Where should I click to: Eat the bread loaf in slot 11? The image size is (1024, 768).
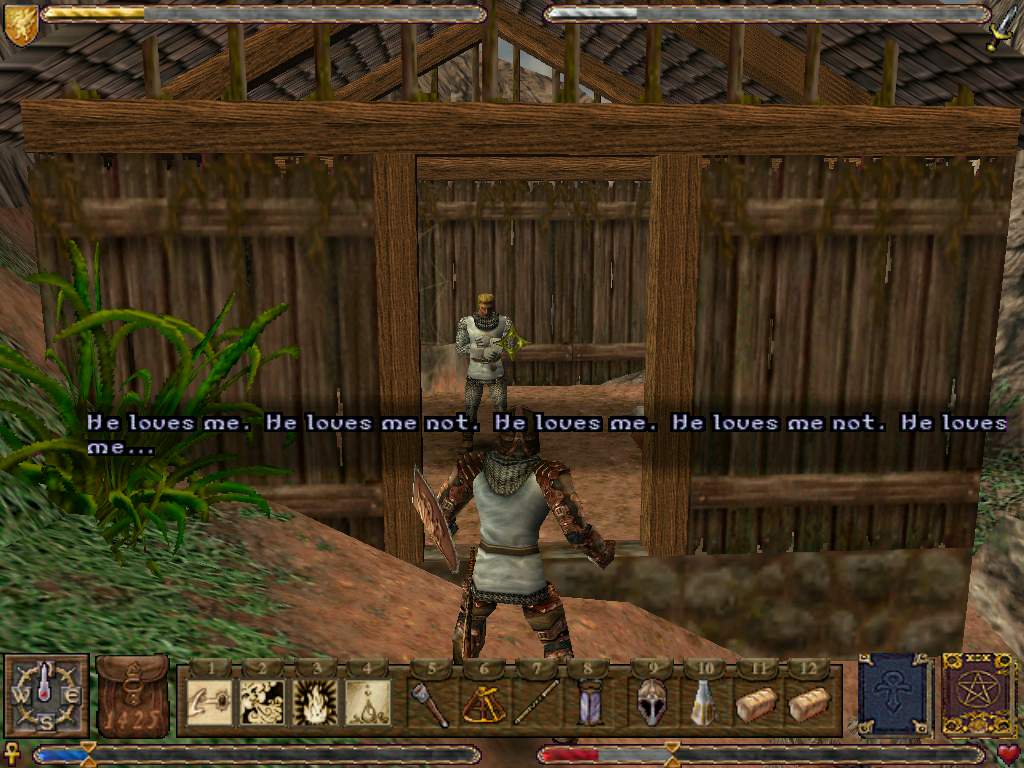[756, 703]
